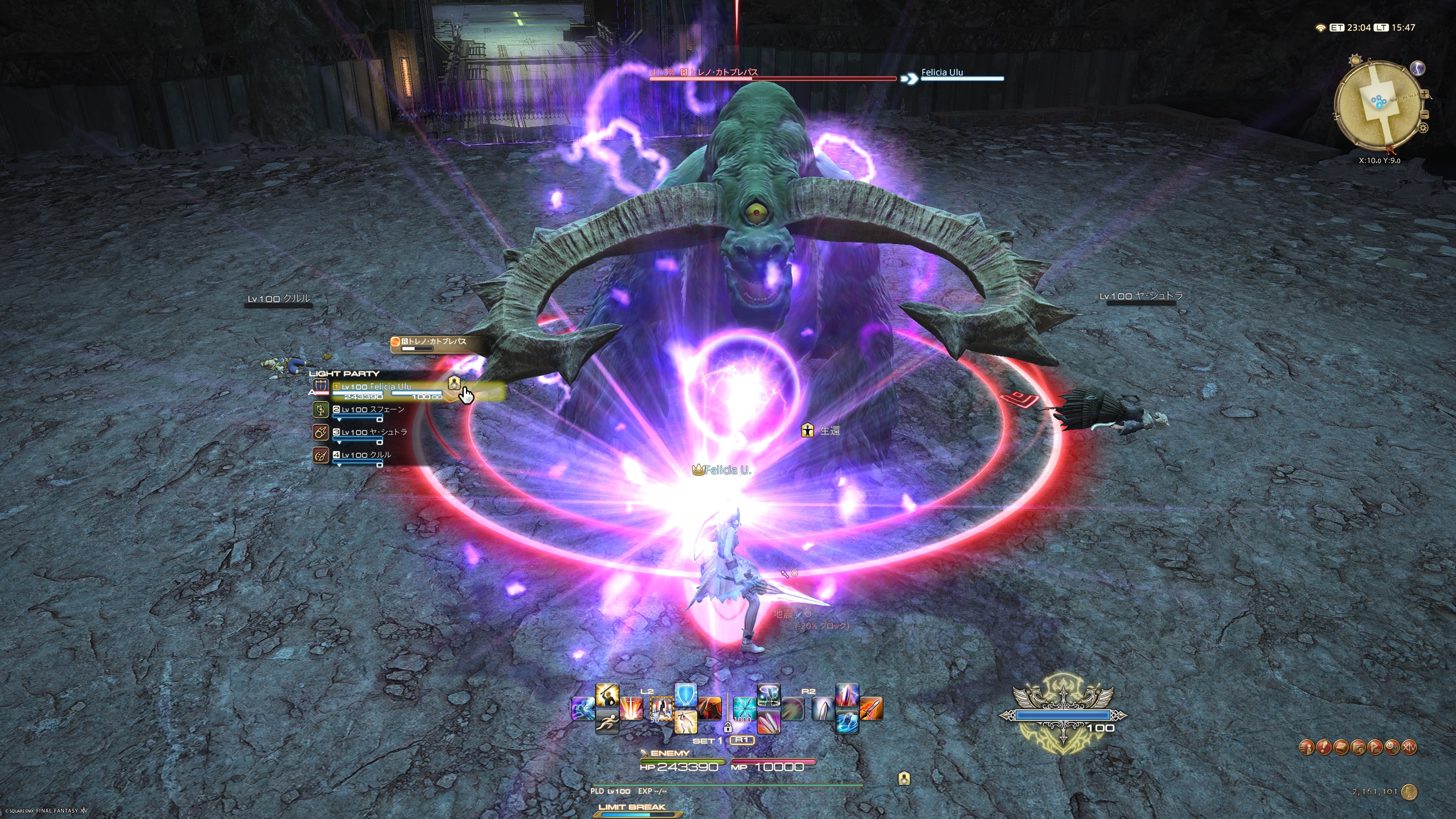Click the lightning weather icon beside the minimap
1456x819 pixels.
pos(1418,68)
